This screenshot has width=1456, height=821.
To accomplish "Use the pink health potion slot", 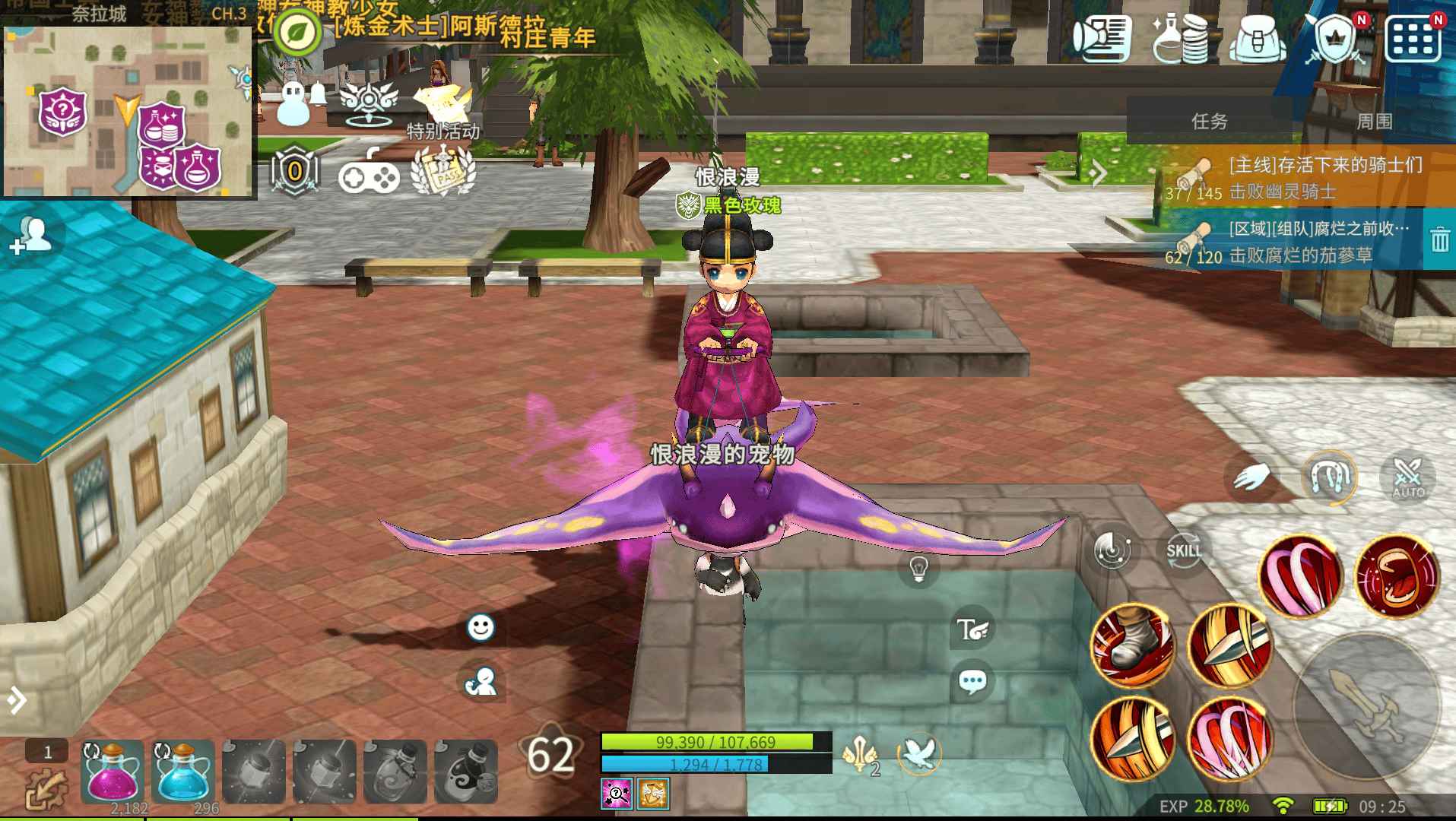I will [x=112, y=772].
